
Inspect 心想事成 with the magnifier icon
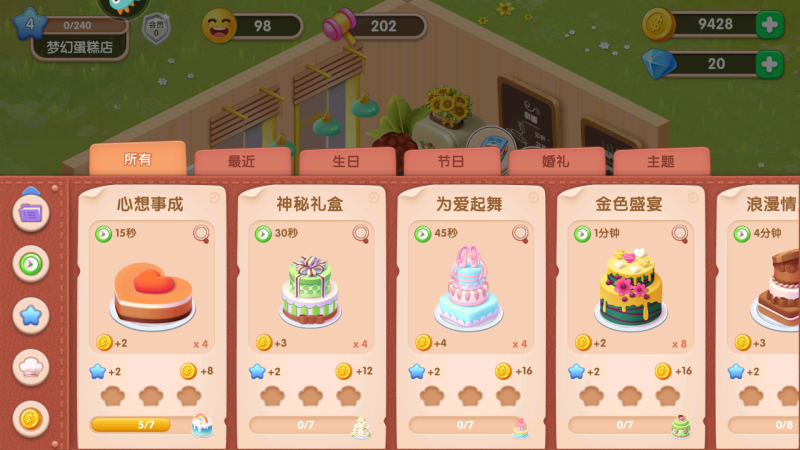click(202, 234)
